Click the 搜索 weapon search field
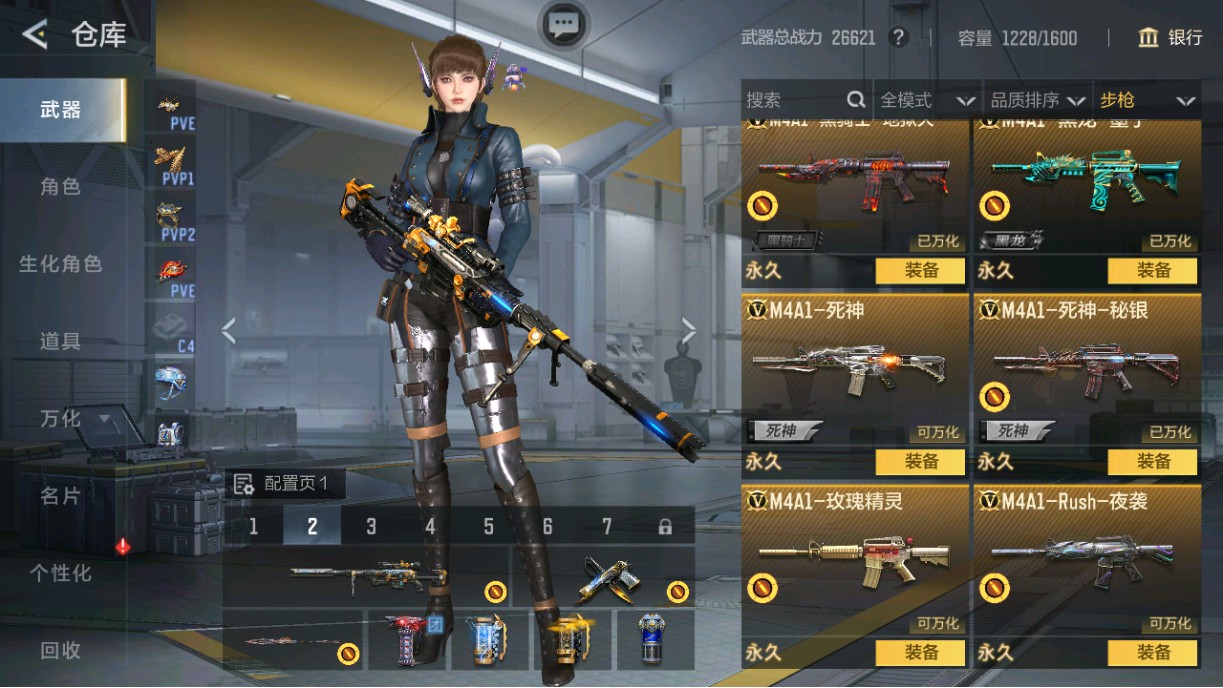 tap(795, 100)
